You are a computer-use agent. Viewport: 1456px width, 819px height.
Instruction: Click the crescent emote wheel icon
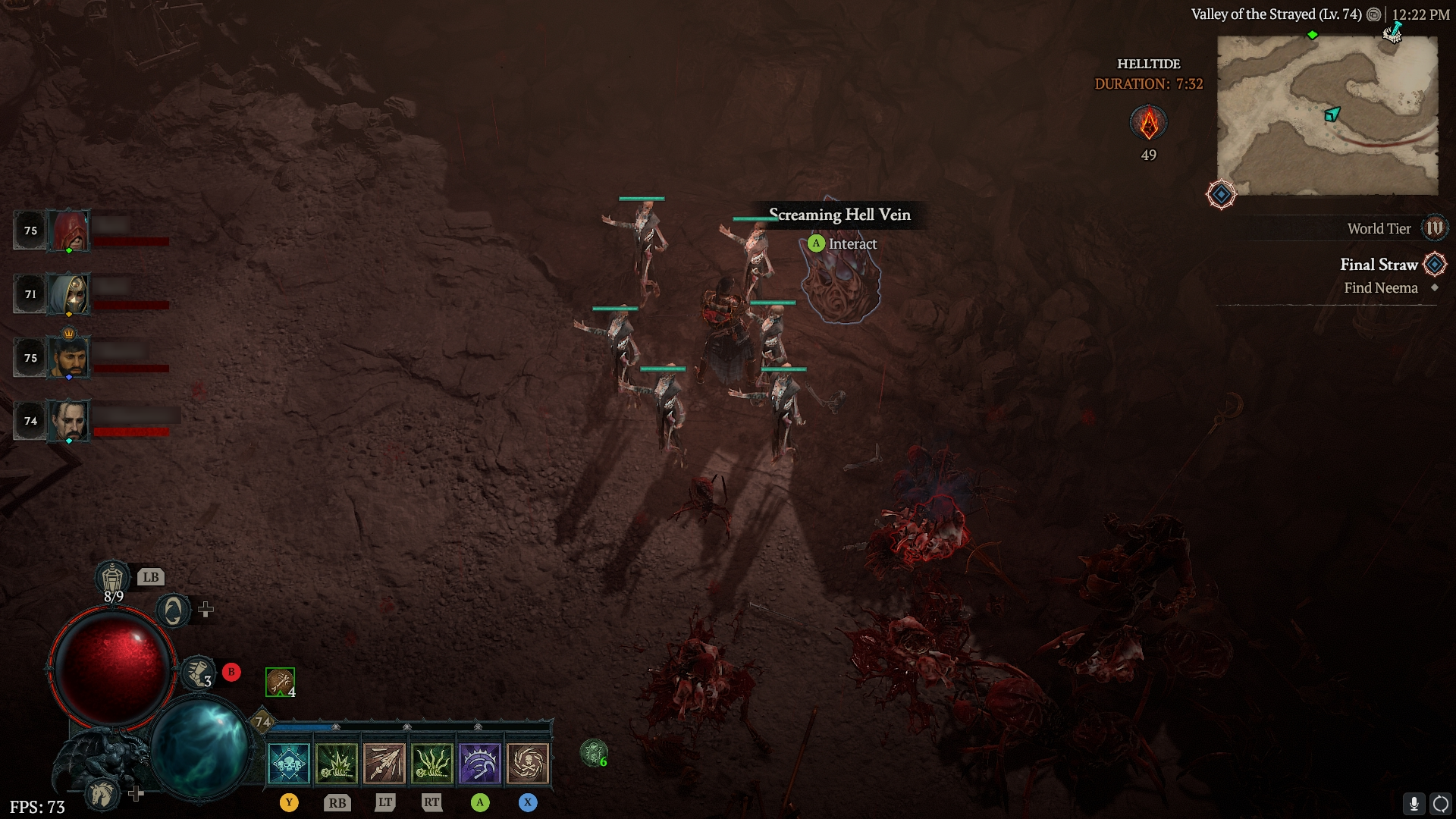tap(173, 610)
